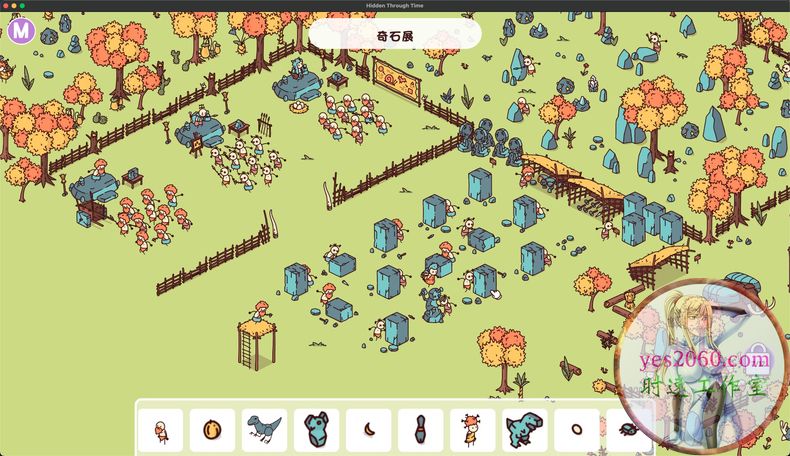
Task: Pick the teal stone T-rex statue target
Action: 524,430
